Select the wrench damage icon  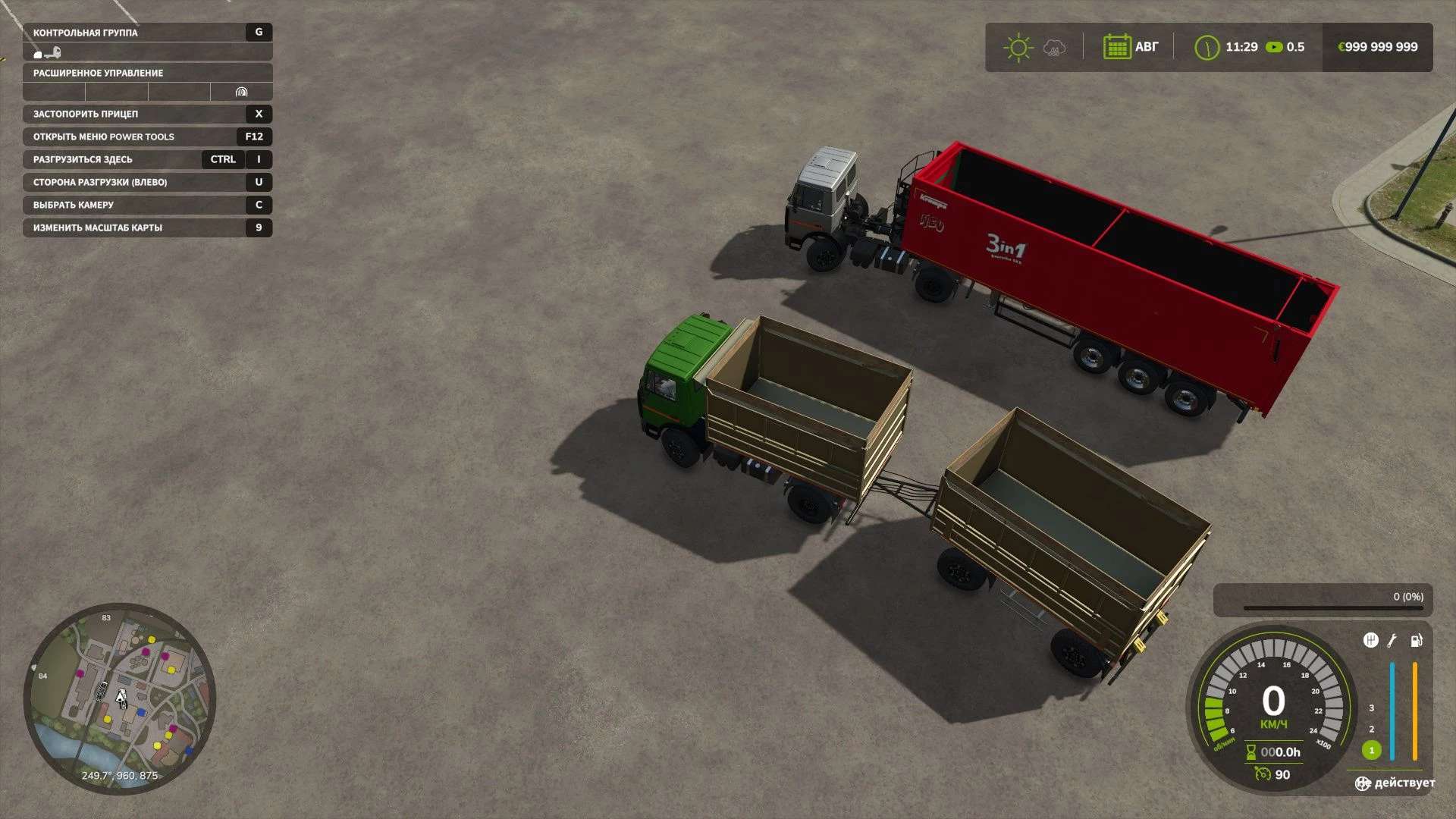tap(1392, 641)
